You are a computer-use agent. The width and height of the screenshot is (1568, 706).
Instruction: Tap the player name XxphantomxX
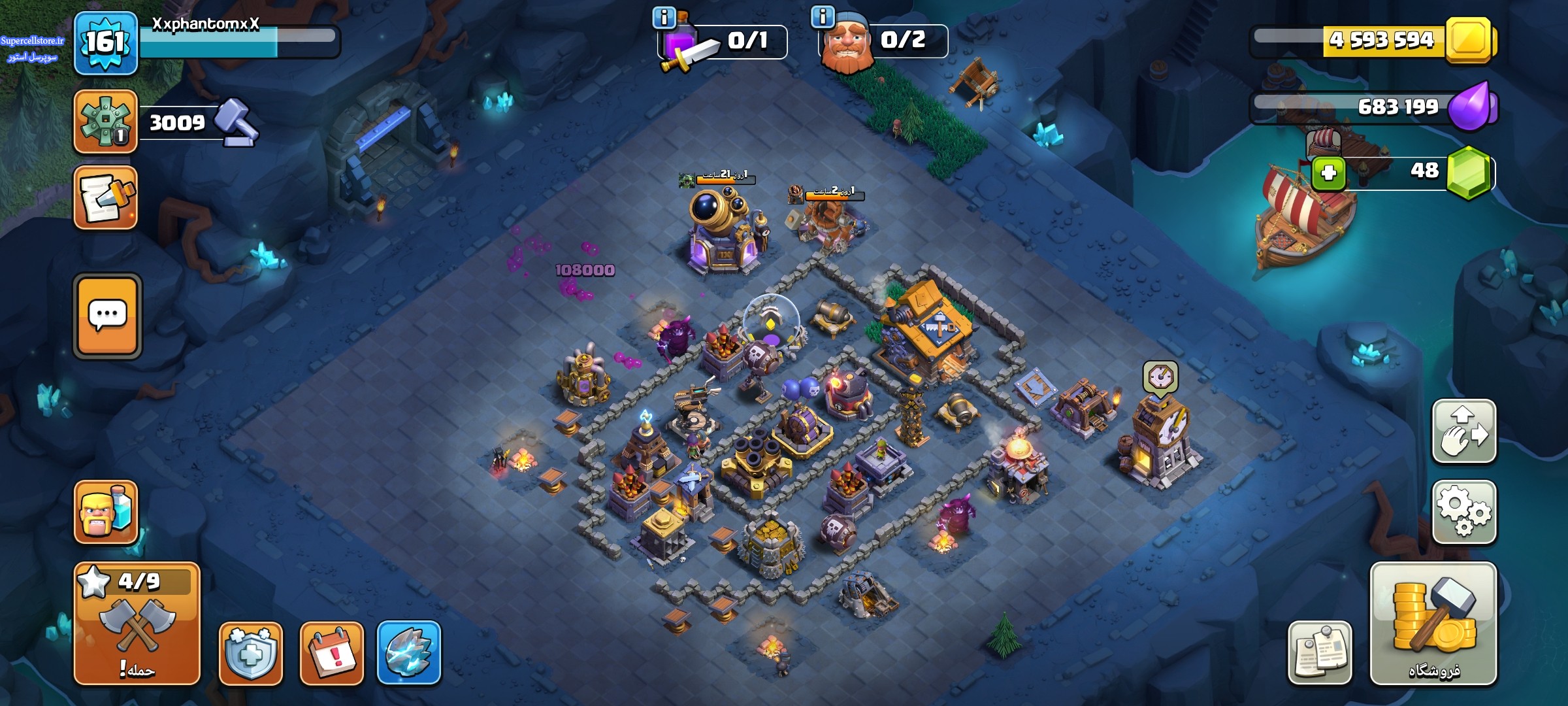coord(206,24)
